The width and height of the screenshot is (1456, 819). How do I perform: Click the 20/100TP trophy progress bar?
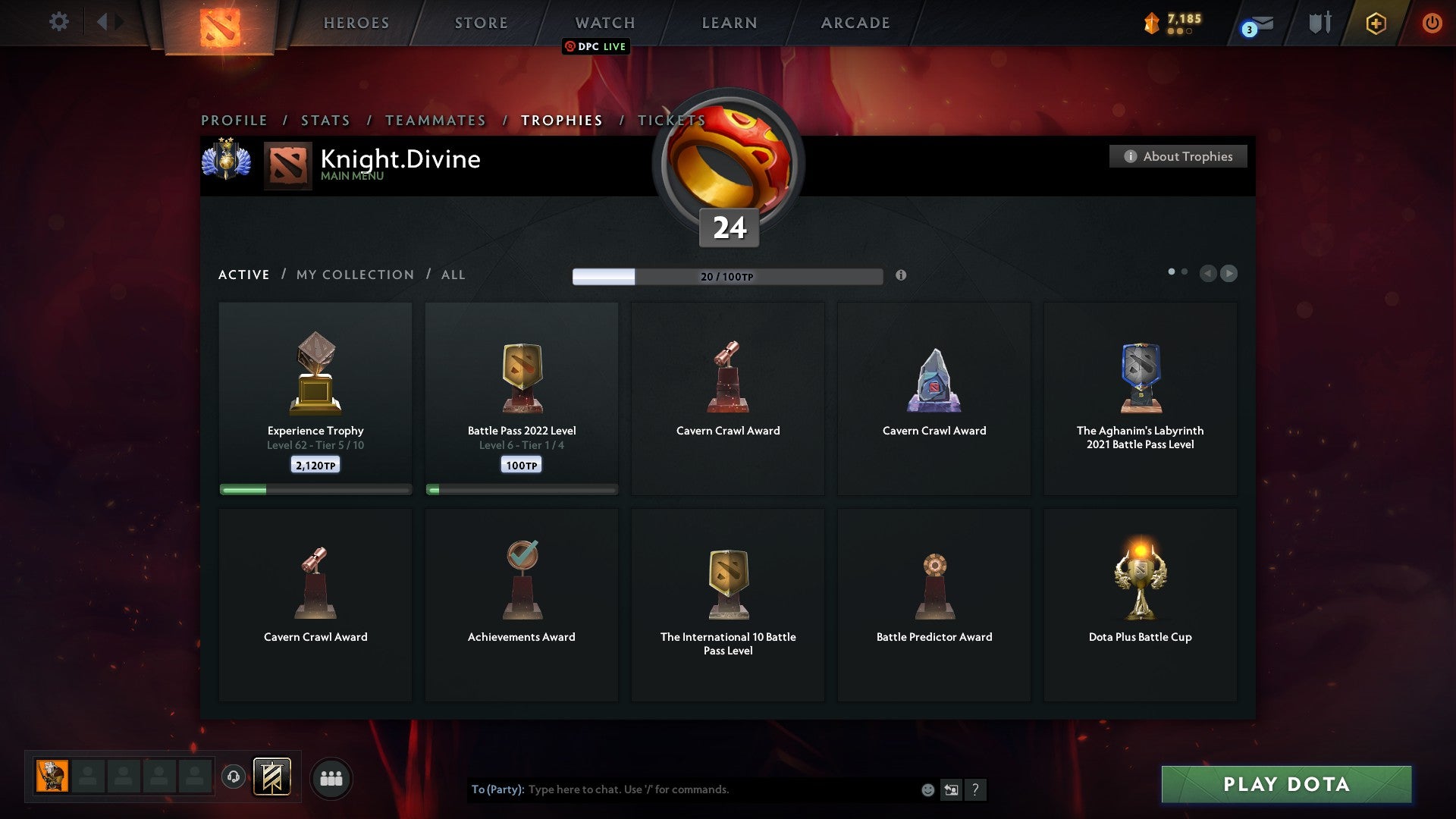coord(726,276)
